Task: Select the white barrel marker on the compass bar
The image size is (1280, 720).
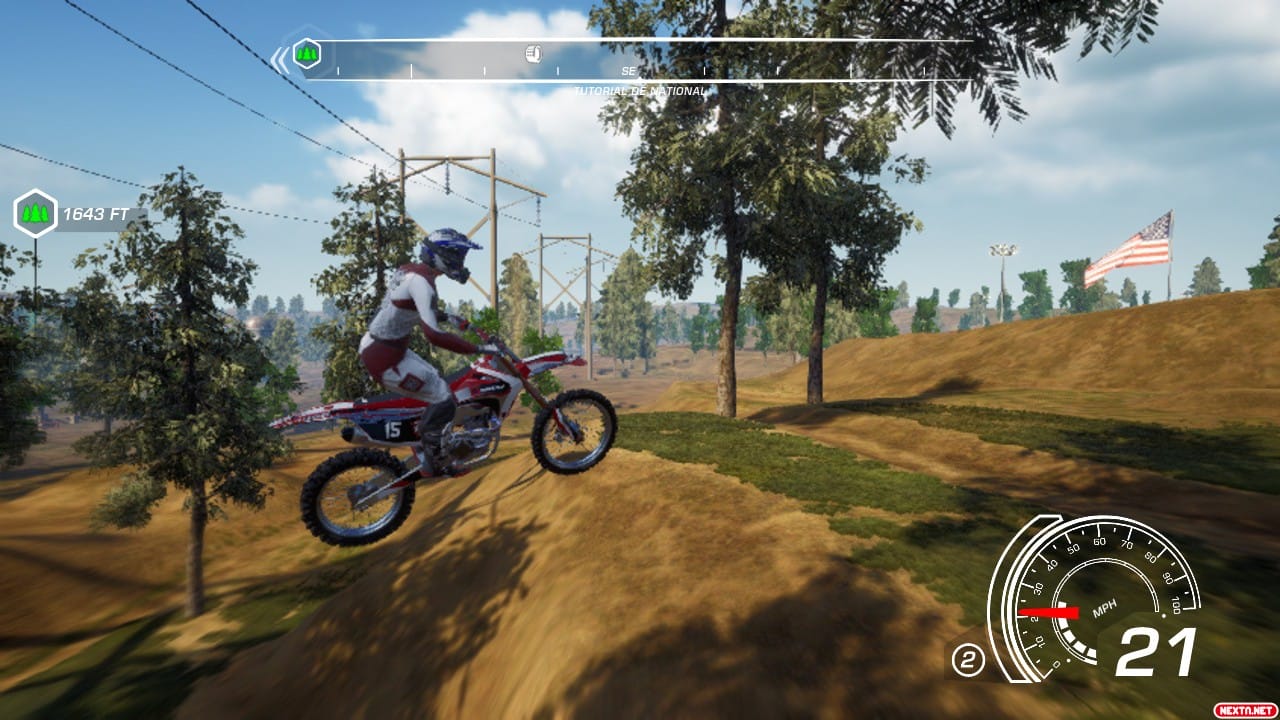Action: 533,54
